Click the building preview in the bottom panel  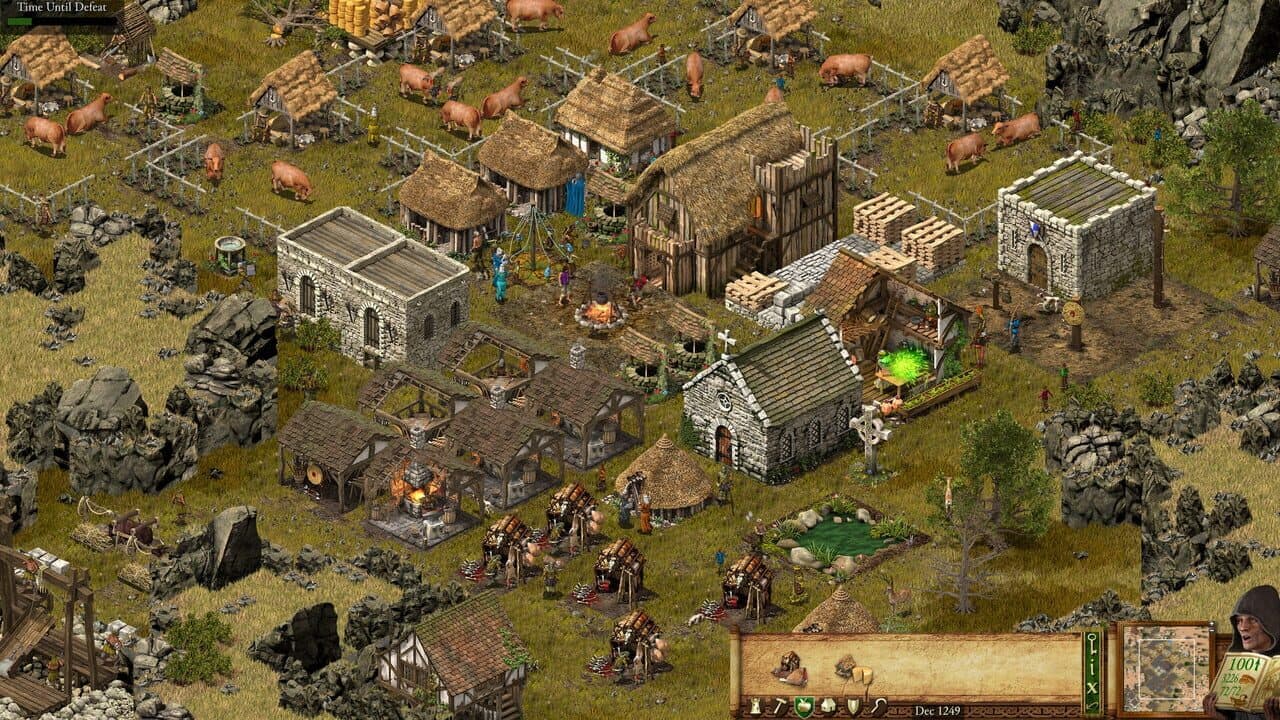[788, 665]
